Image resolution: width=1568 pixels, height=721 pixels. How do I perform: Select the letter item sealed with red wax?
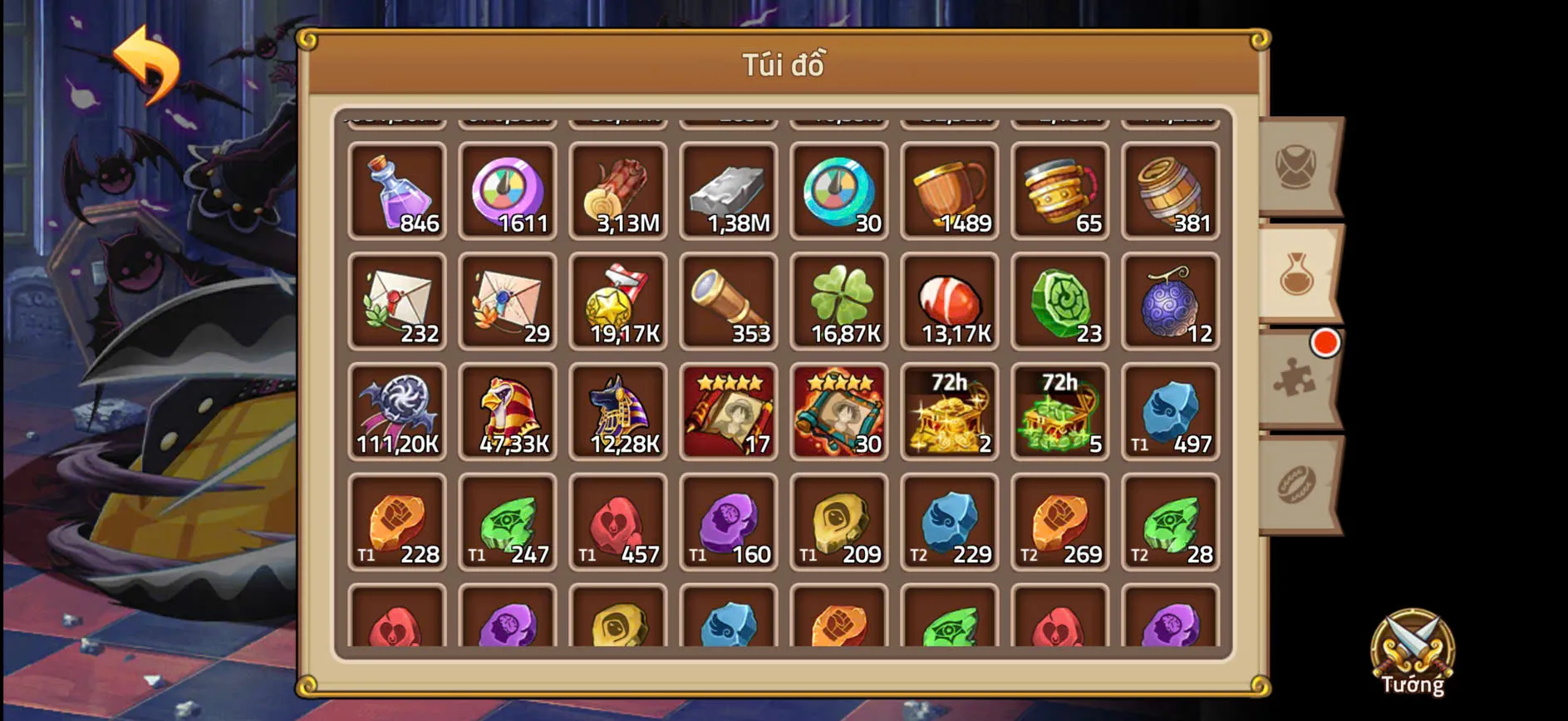tap(397, 302)
